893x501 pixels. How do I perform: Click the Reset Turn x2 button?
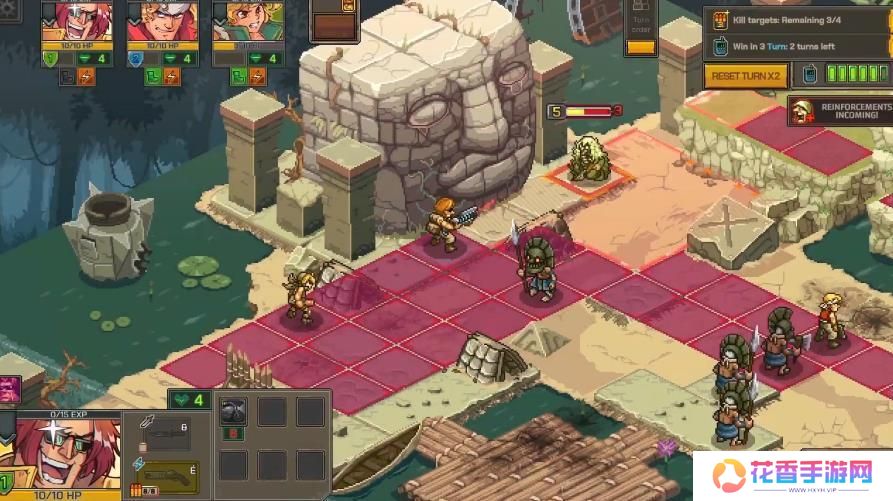(x=745, y=76)
